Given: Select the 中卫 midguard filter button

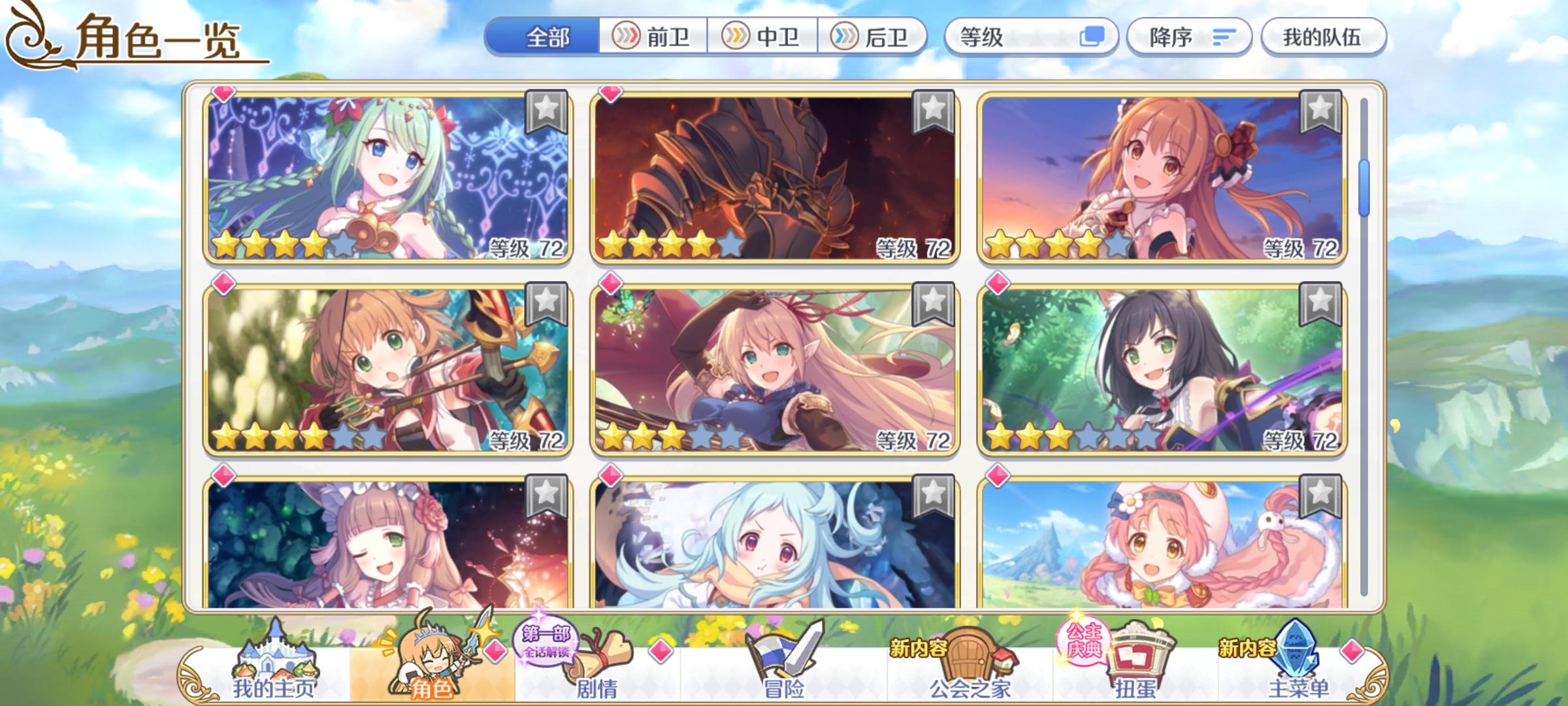Looking at the screenshot, I should pyautogui.click(x=763, y=37).
